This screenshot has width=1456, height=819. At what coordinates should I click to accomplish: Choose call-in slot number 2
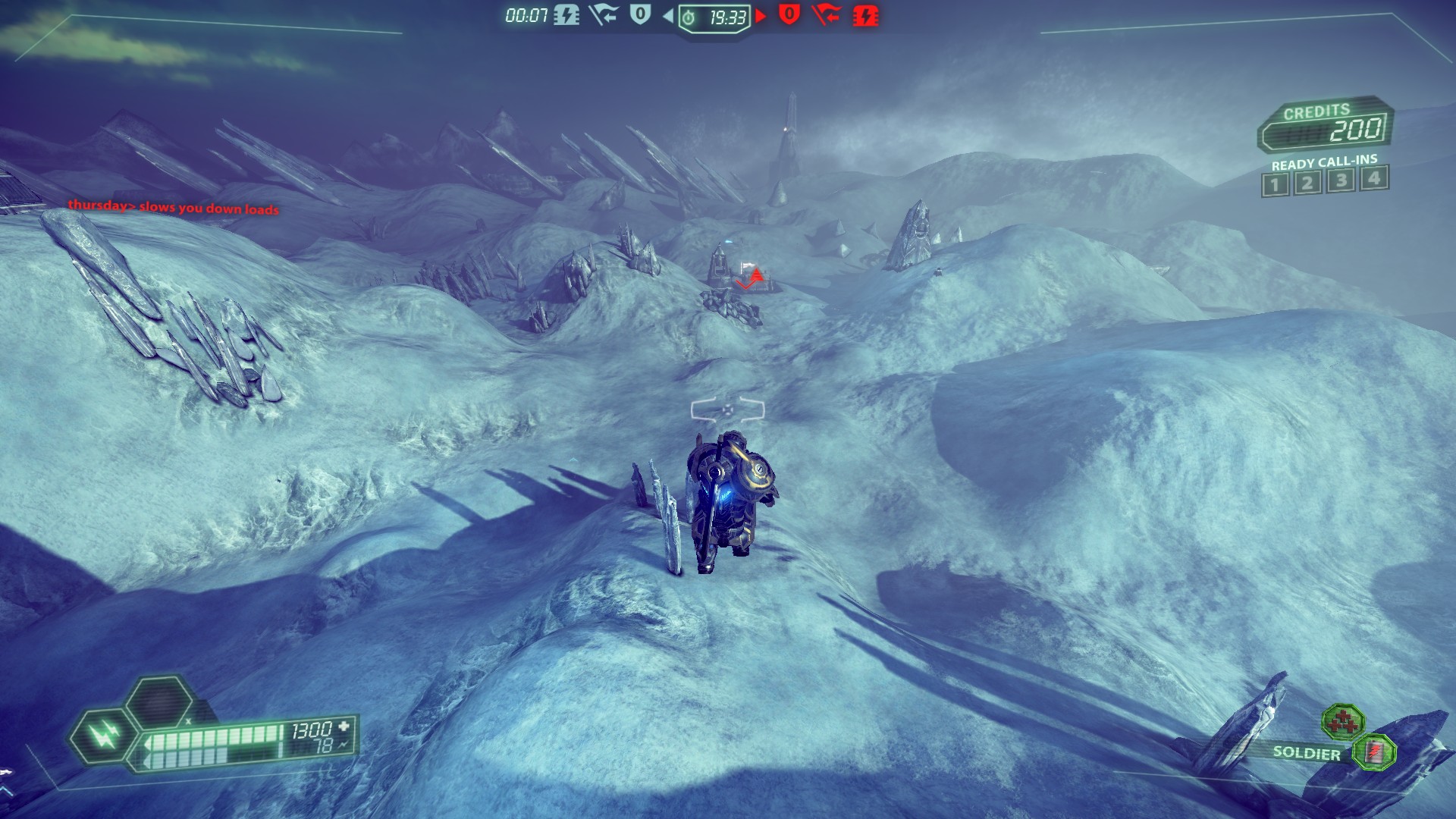[x=1307, y=183]
